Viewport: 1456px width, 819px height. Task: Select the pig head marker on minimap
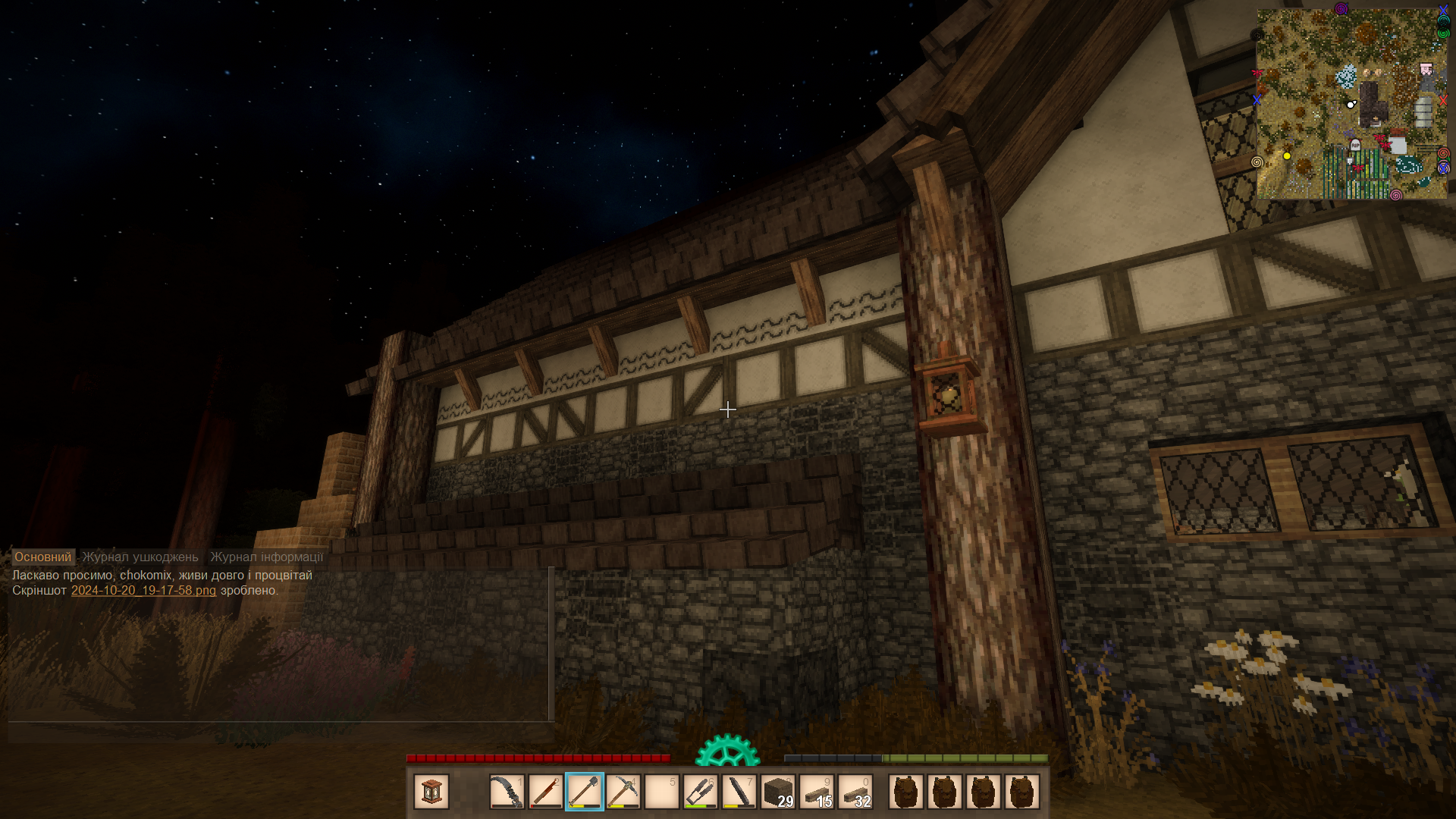click(x=1426, y=70)
